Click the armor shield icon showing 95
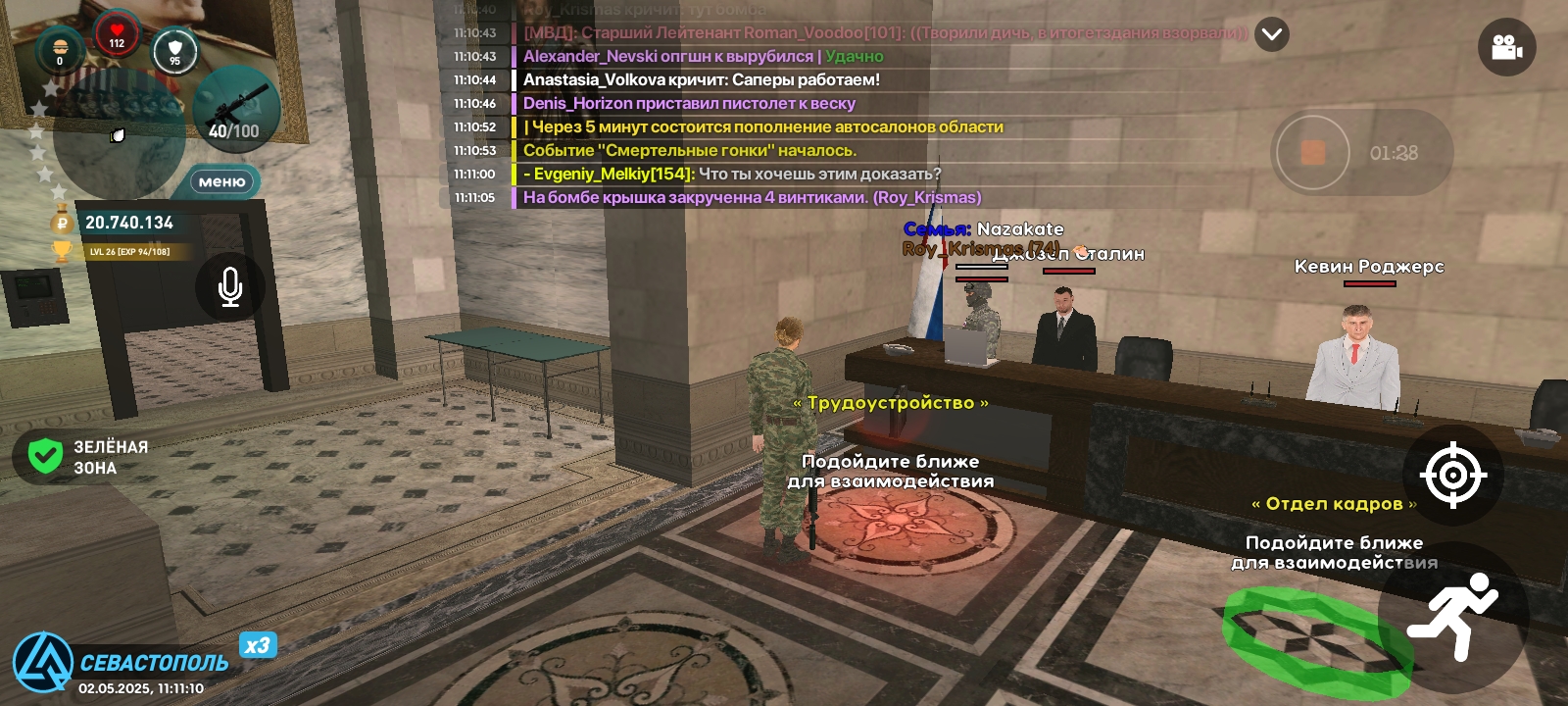 click(x=176, y=47)
